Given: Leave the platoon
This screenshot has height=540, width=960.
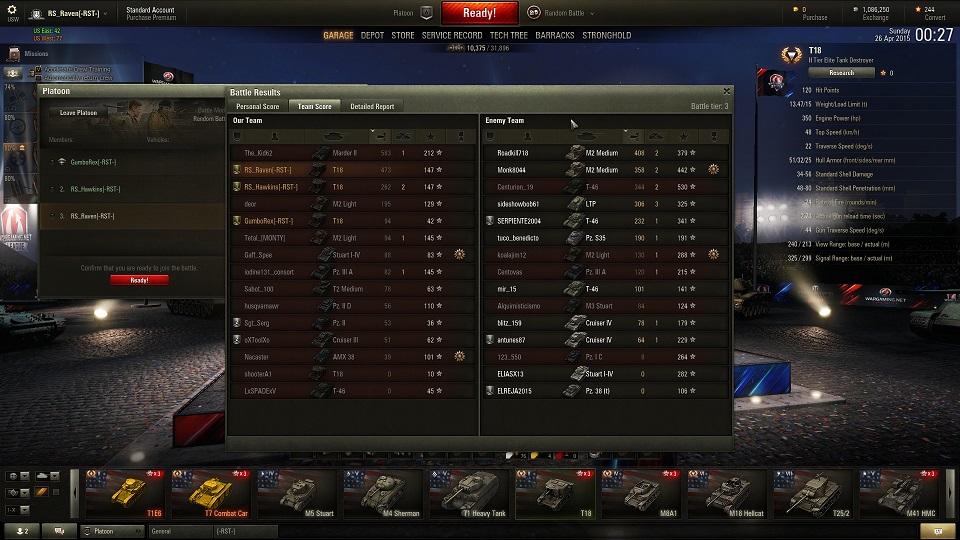Looking at the screenshot, I should [x=79, y=113].
